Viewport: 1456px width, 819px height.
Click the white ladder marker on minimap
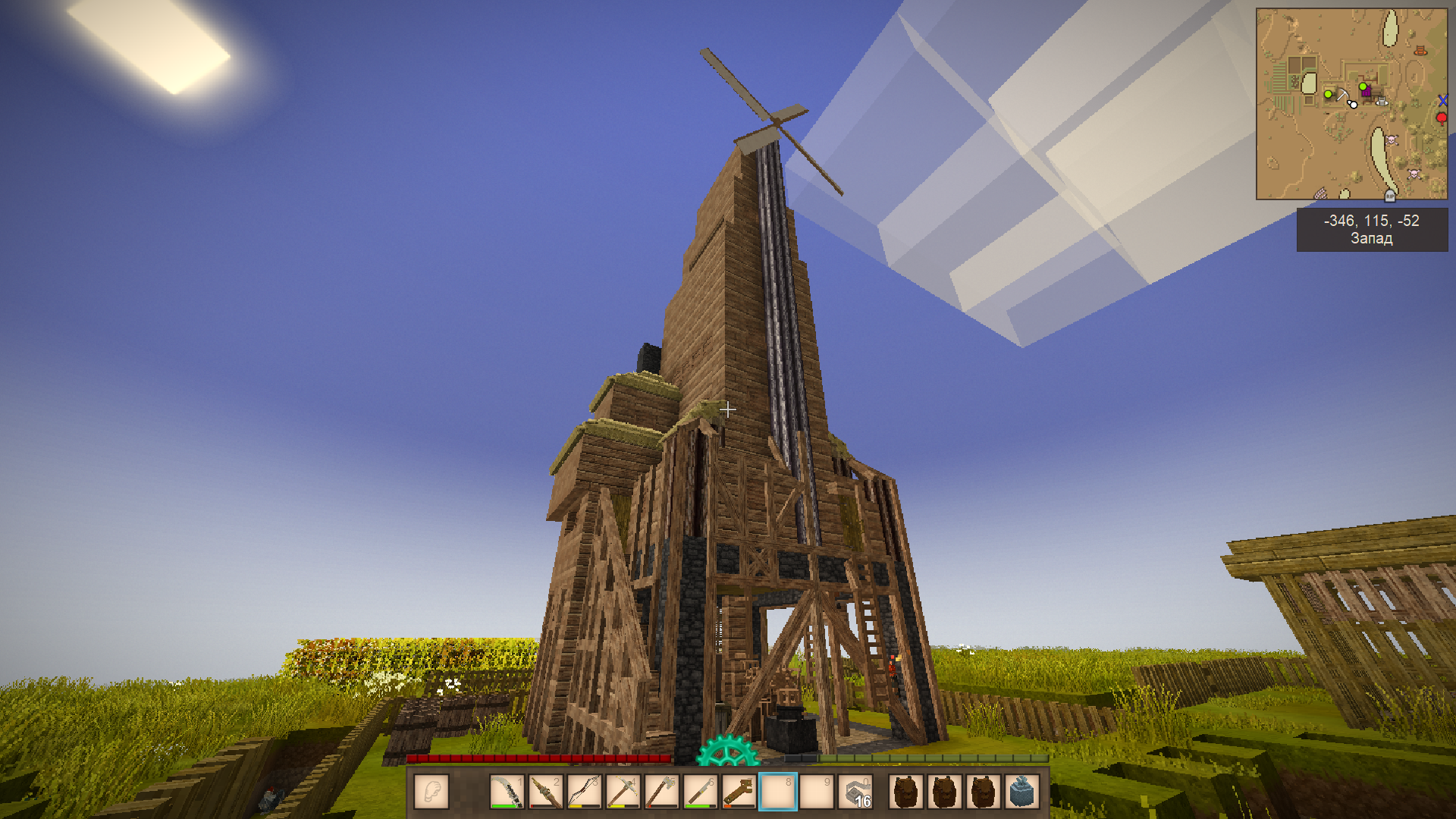[1382, 102]
